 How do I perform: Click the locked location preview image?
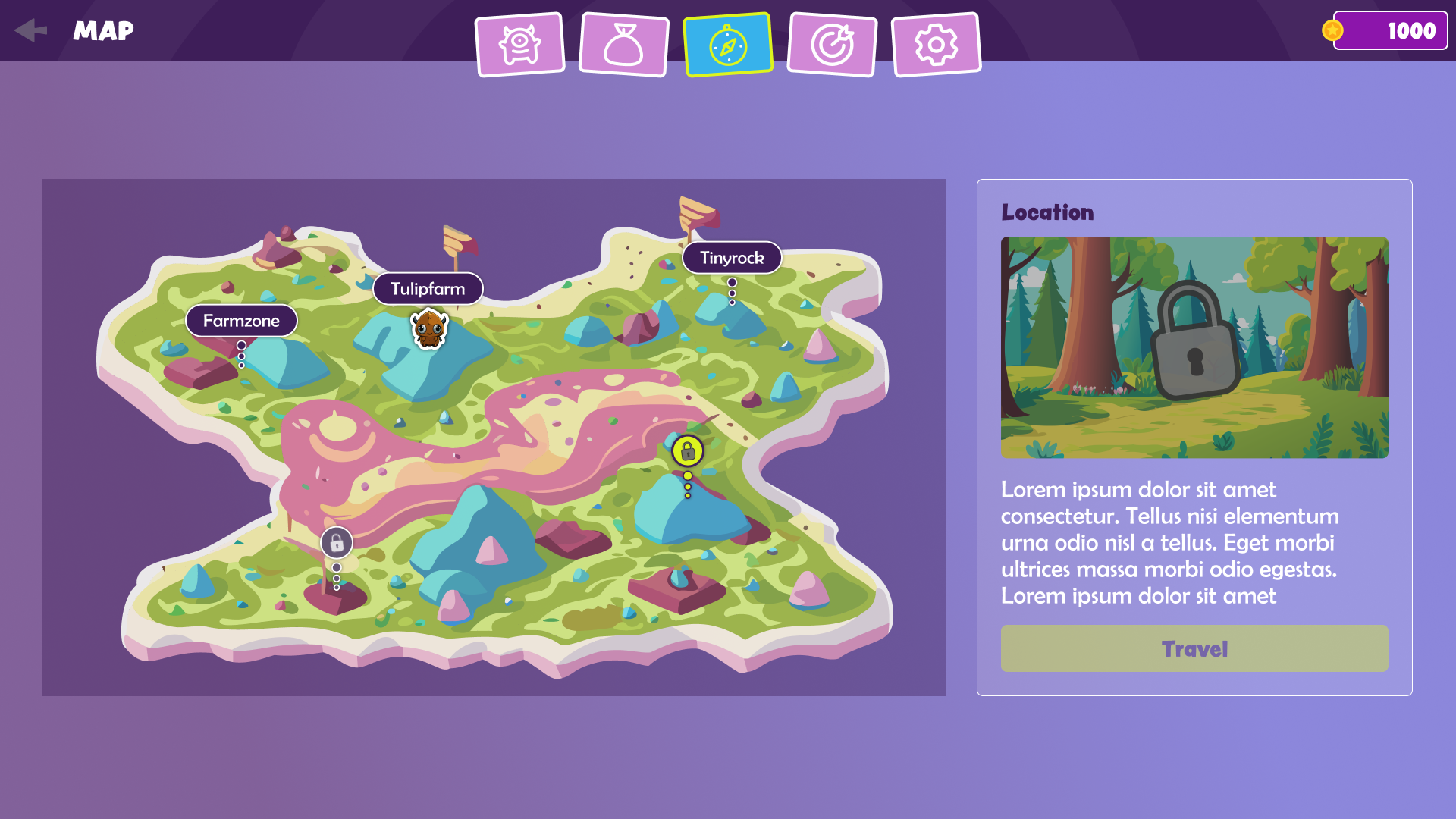click(1194, 347)
